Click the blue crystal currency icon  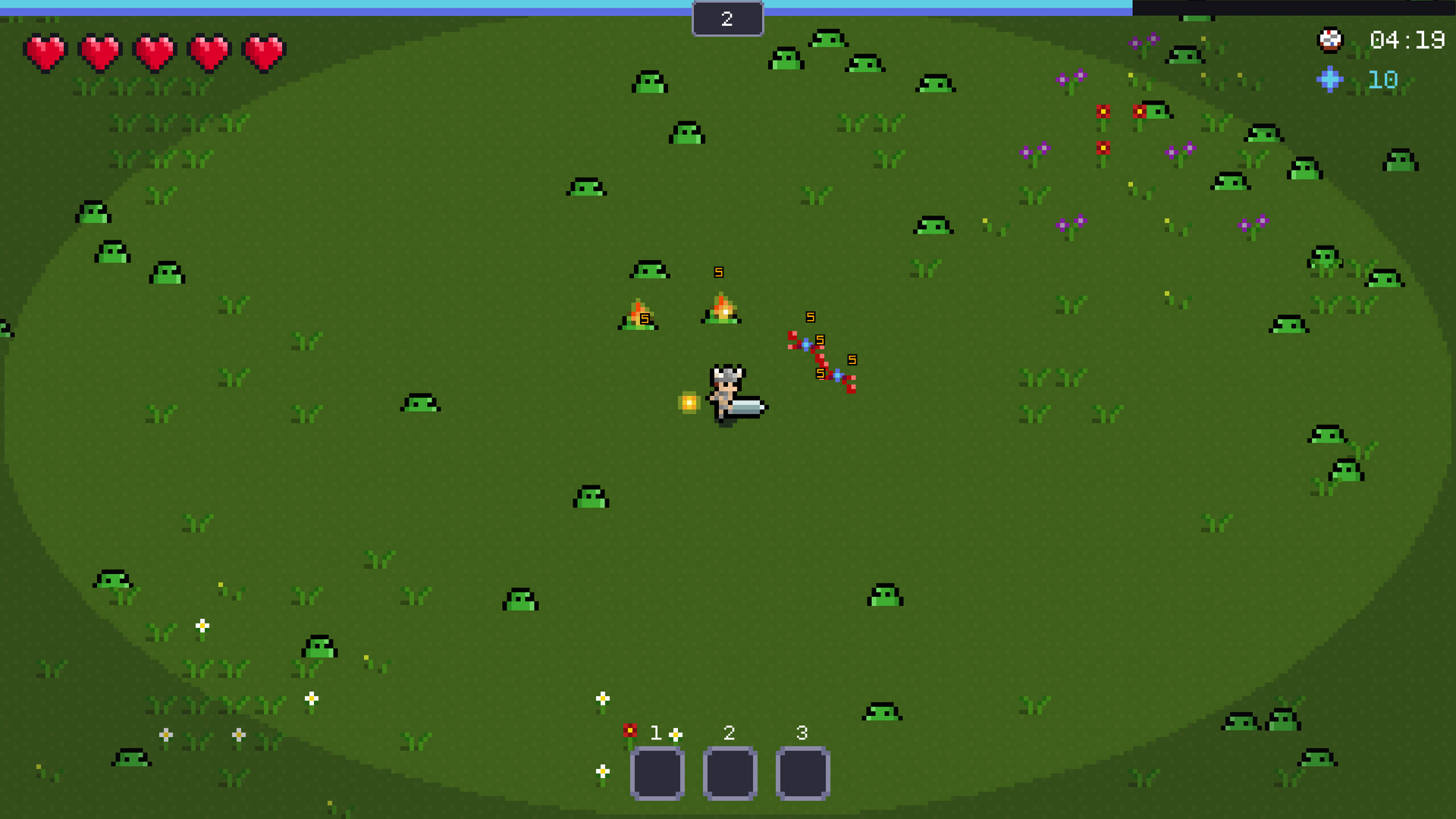click(1331, 80)
